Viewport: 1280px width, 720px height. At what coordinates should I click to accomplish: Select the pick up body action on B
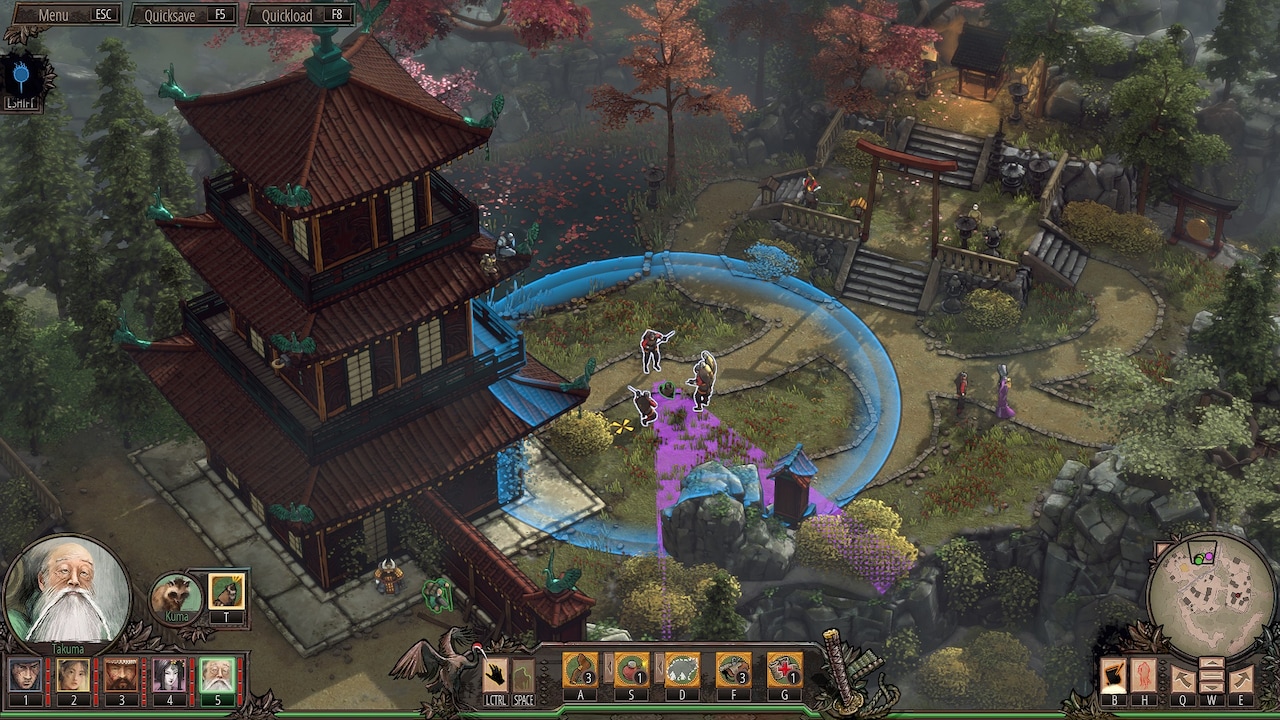(x=1114, y=676)
